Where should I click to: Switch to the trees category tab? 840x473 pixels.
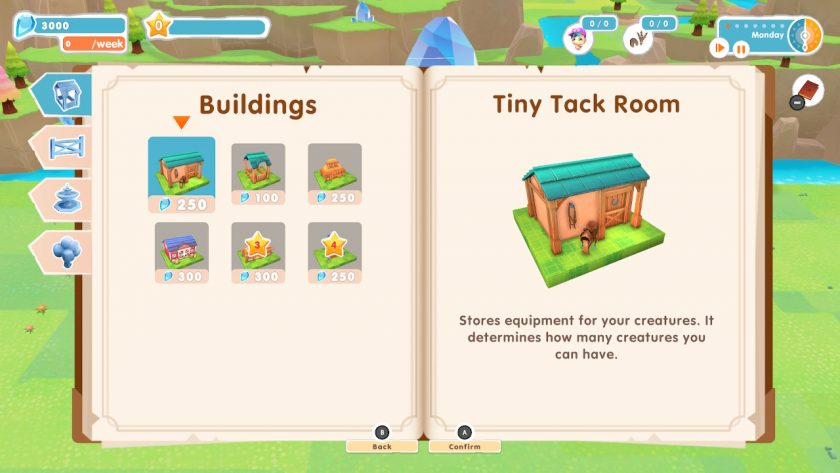tap(66, 249)
